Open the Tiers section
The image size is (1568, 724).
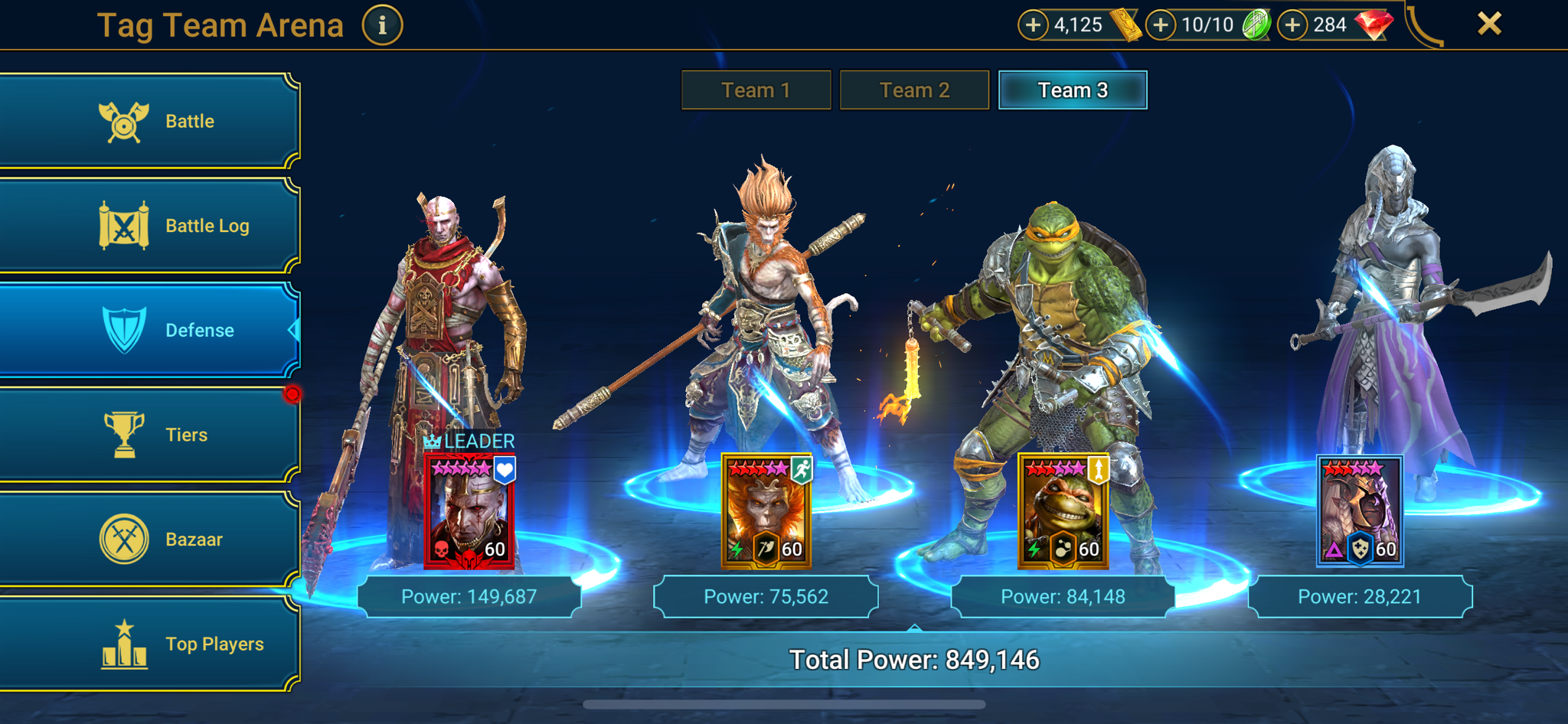[149, 435]
